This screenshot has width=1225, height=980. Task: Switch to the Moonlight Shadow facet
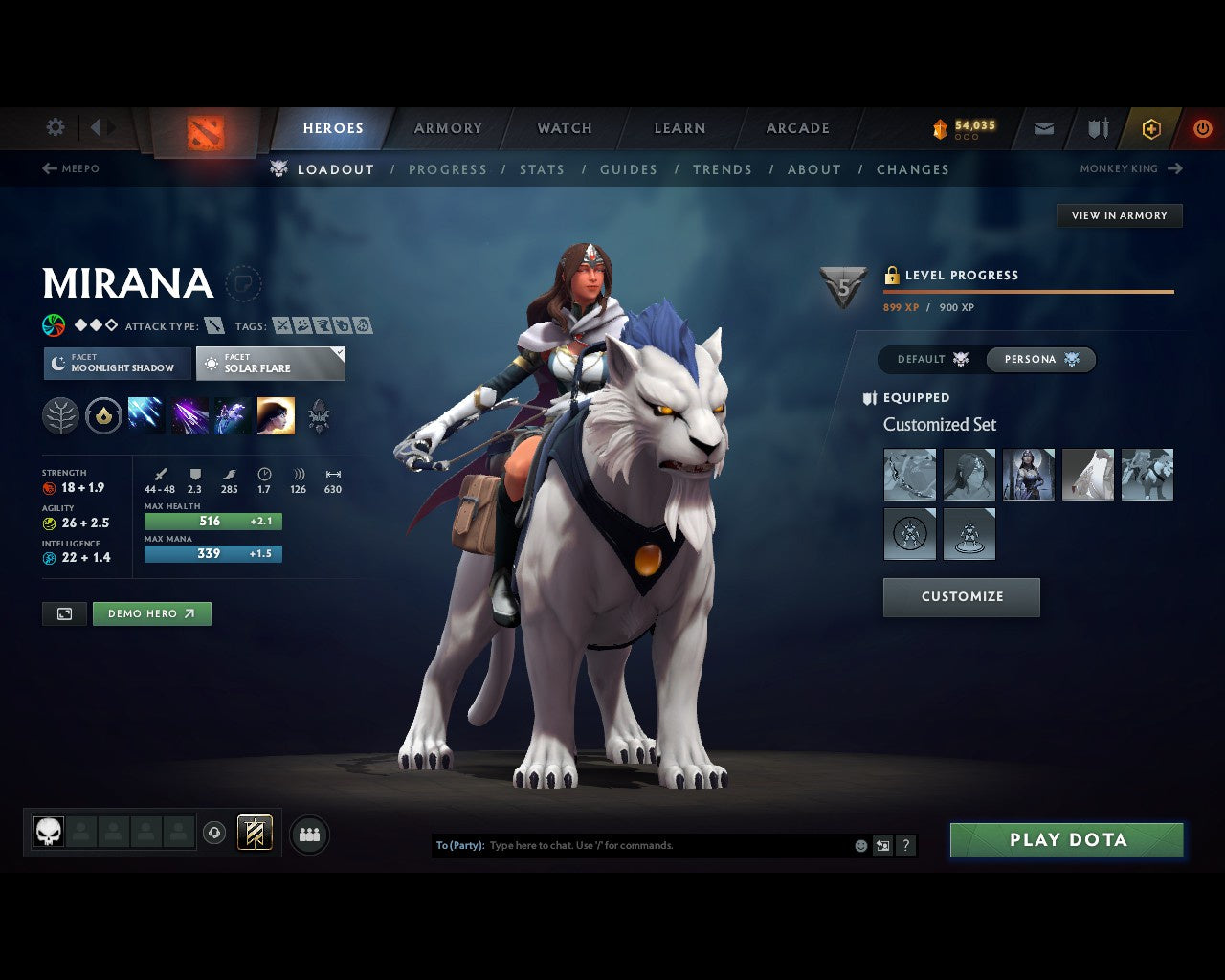tap(116, 364)
